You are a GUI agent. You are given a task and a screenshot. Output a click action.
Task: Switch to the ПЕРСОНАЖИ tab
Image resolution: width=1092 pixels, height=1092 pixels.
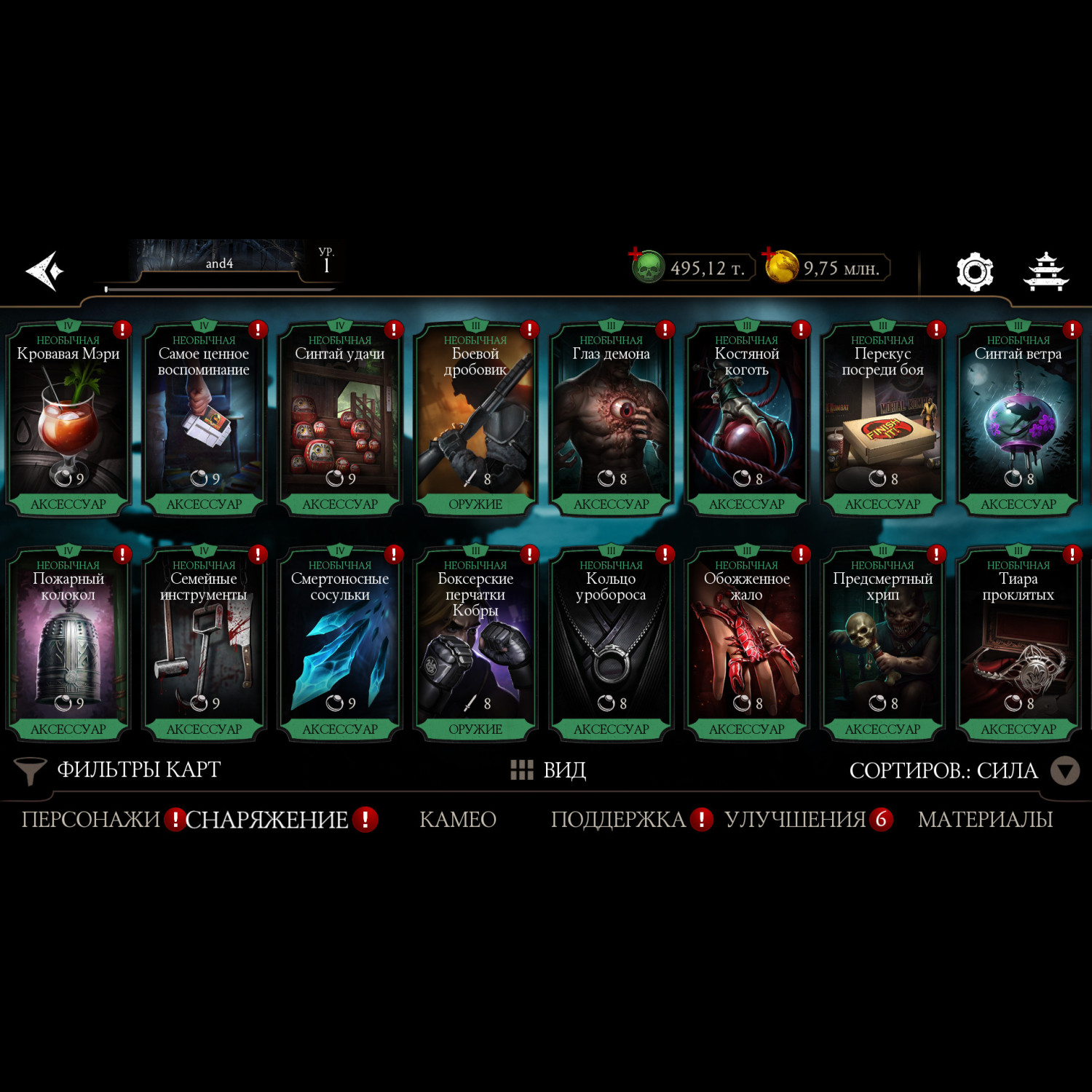pos(90,820)
